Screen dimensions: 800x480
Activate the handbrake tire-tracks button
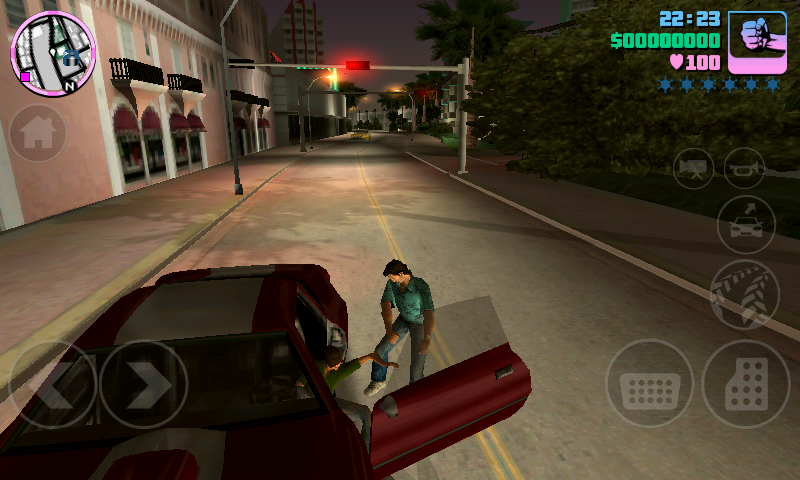745,295
